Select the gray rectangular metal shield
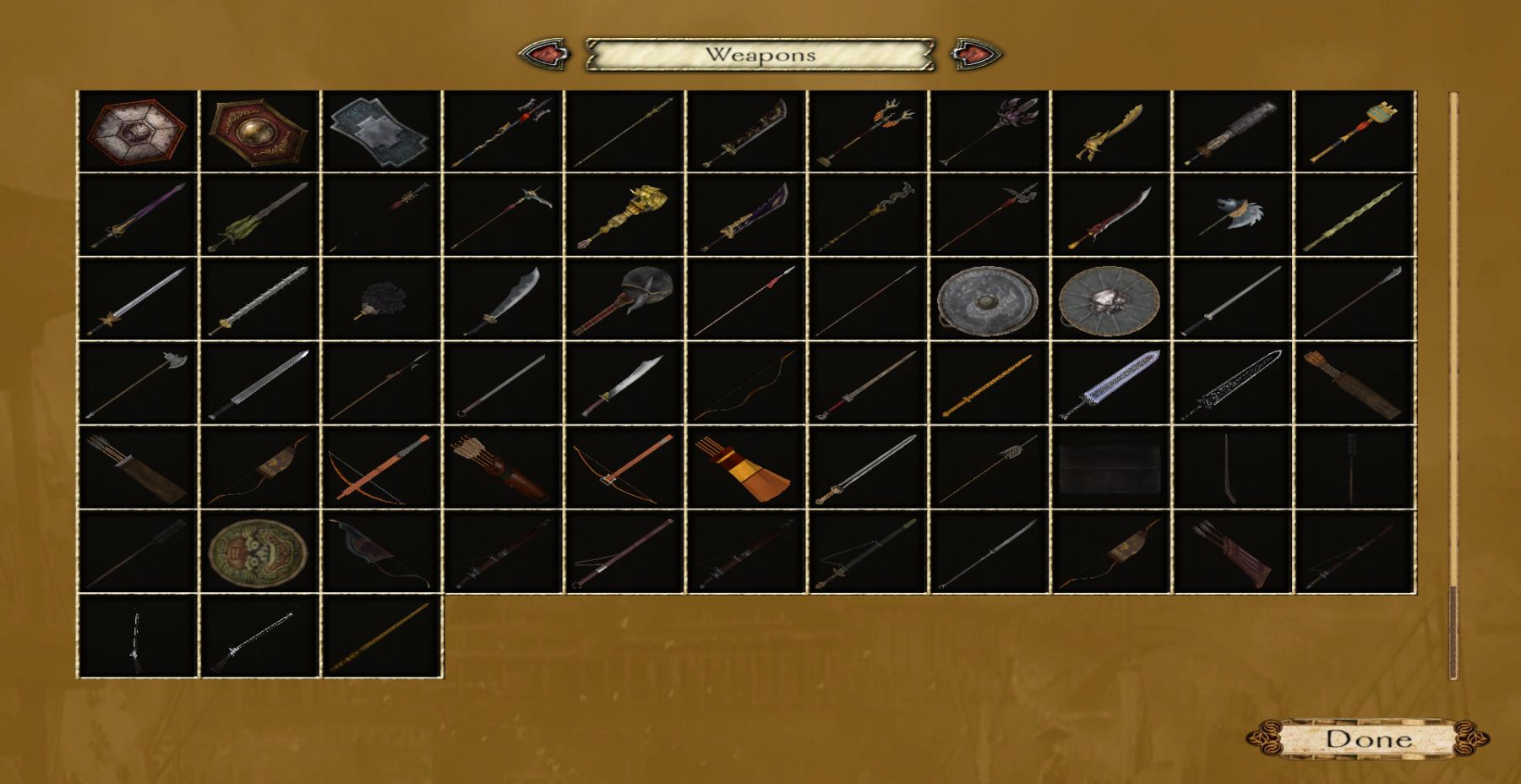The image size is (1521, 784). (x=380, y=131)
